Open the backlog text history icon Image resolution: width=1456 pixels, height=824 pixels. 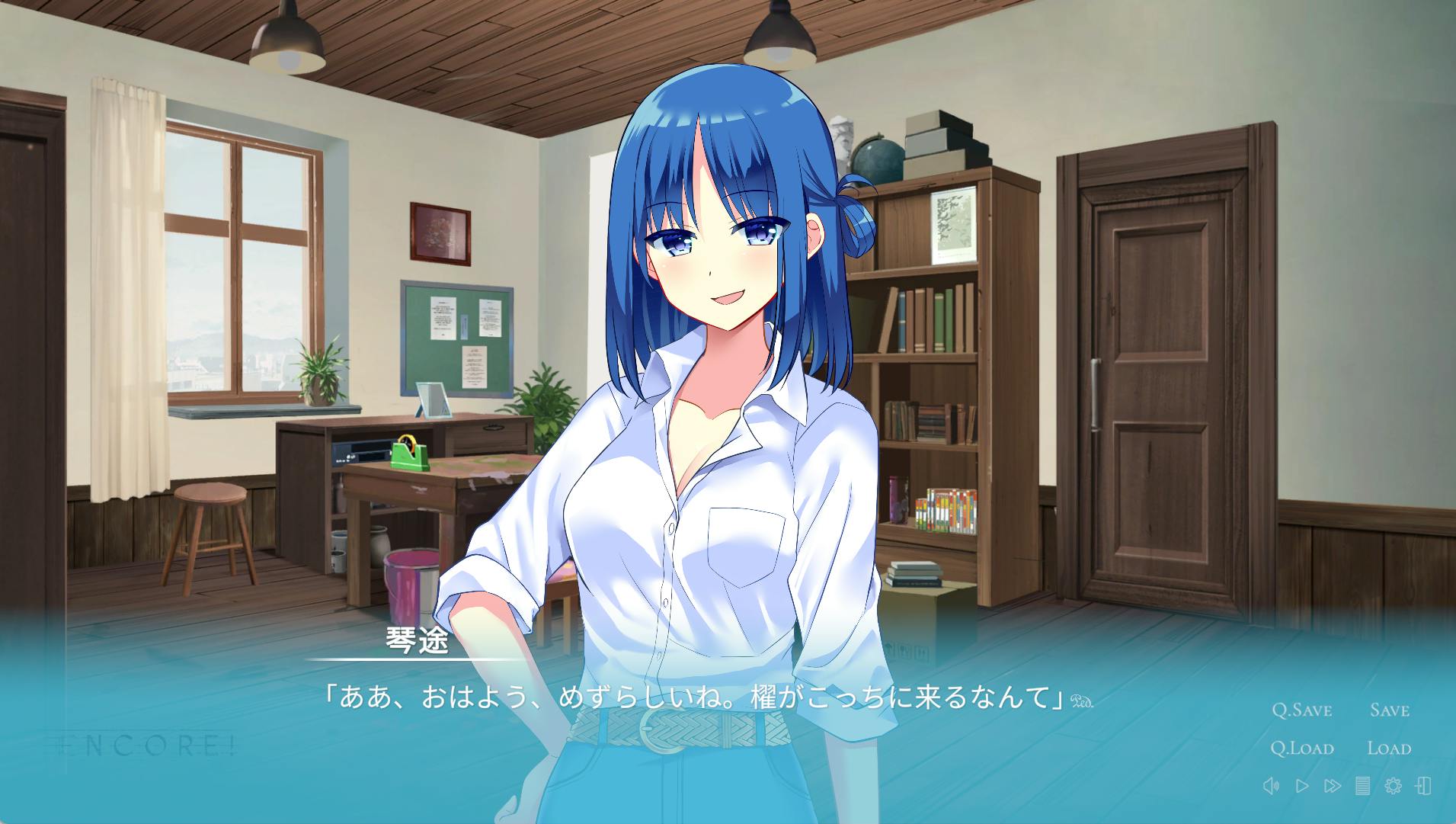coord(1362,786)
